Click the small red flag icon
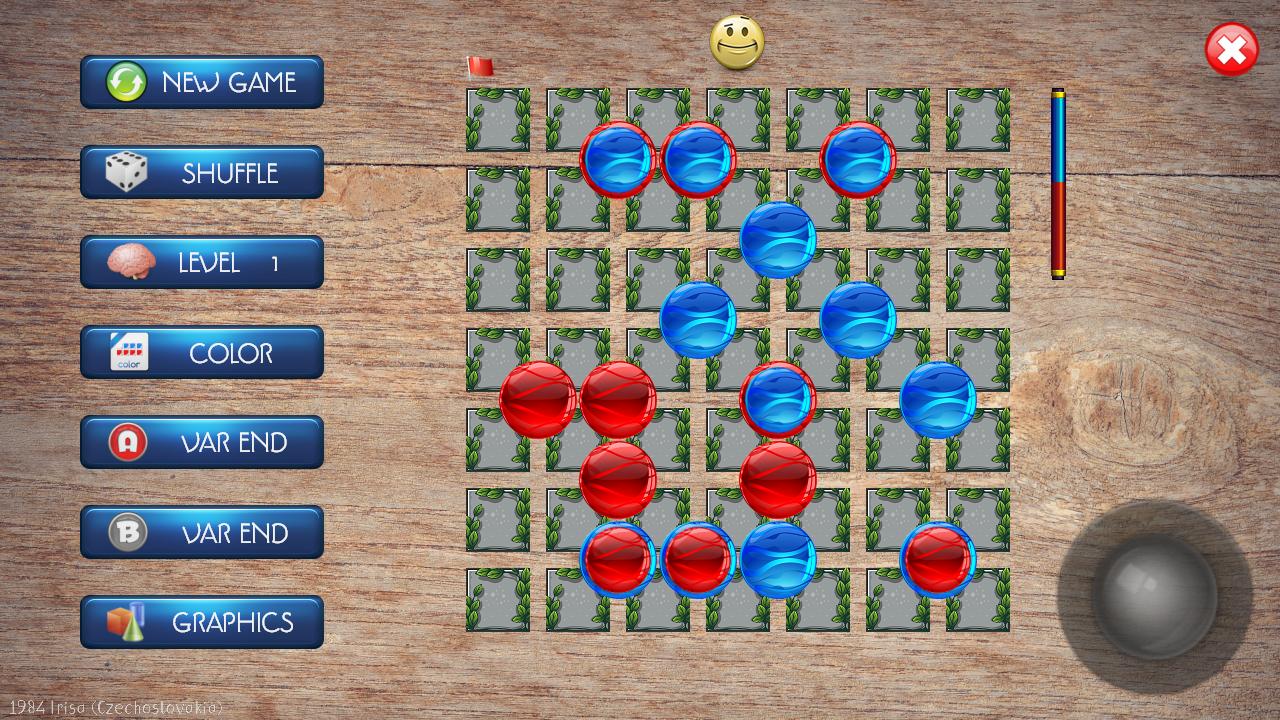The height and width of the screenshot is (720, 1280). (480, 67)
